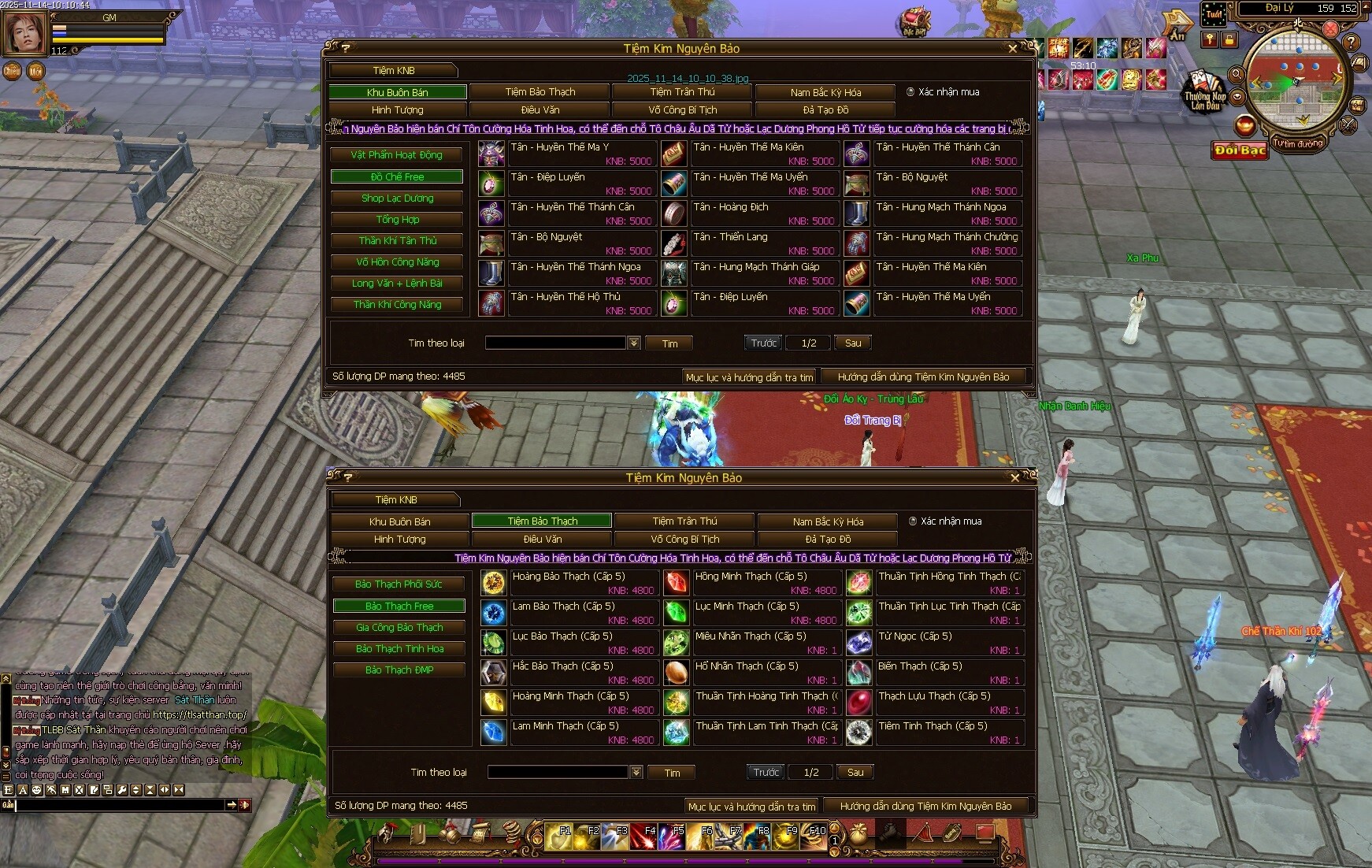Open the Thưởng Nạp Lần Đầu reward icon
This screenshot has height=868, width=1372.
tap(1205, 91)
